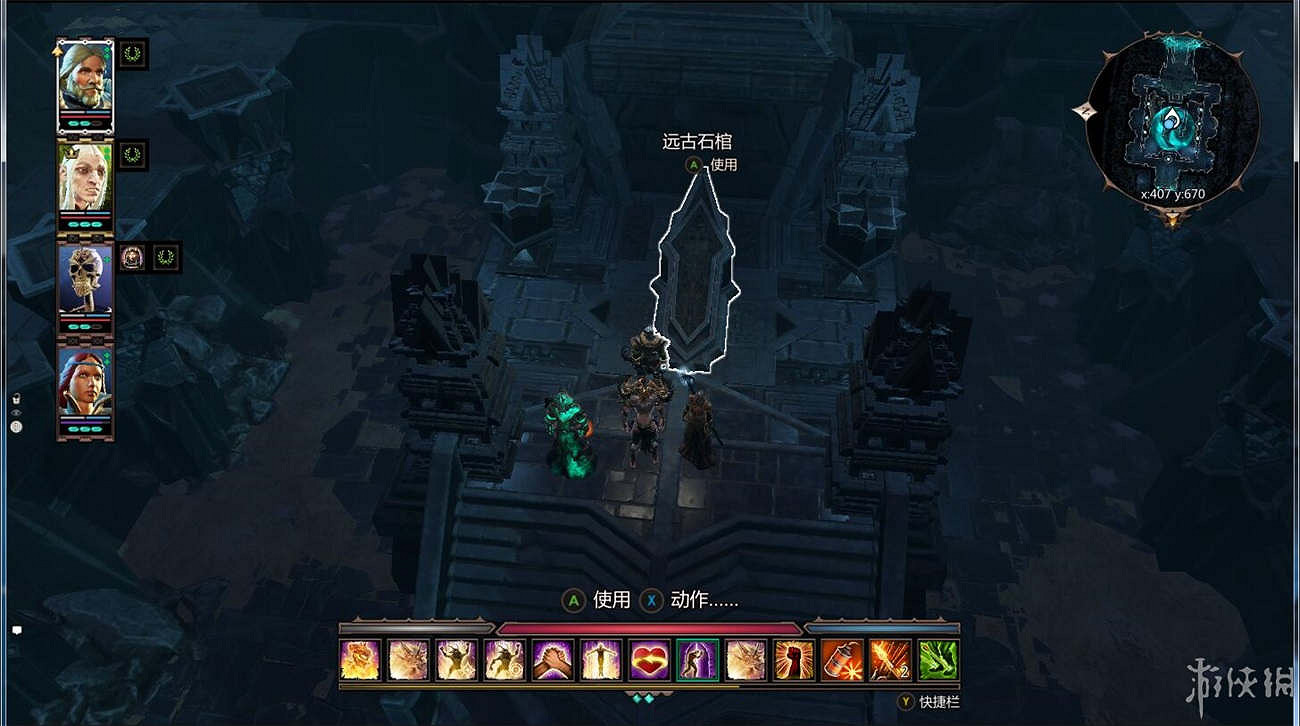Toggle the eye icon on the left sidebar
Screen dimensions: 1300x726
(16, 412)
